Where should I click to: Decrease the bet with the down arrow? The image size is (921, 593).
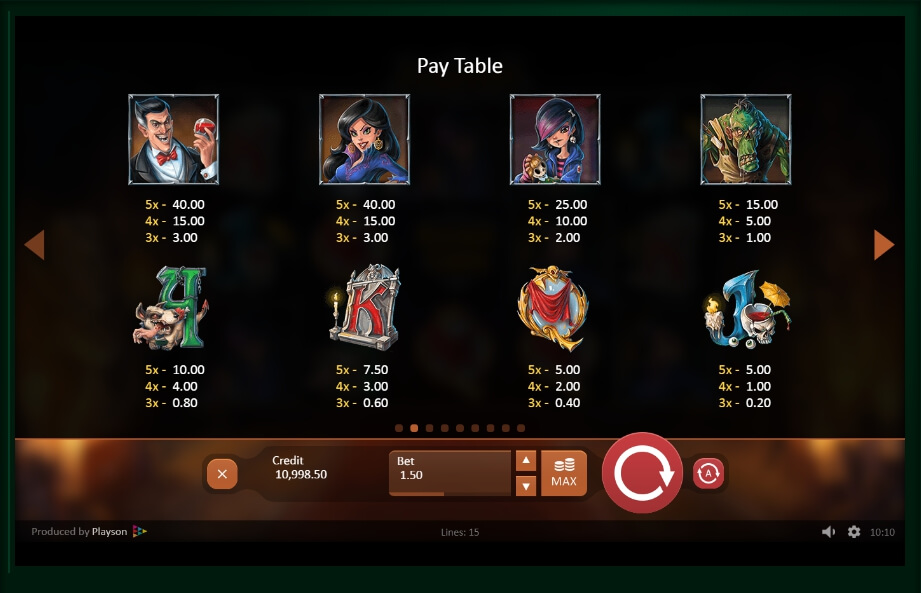526,486
